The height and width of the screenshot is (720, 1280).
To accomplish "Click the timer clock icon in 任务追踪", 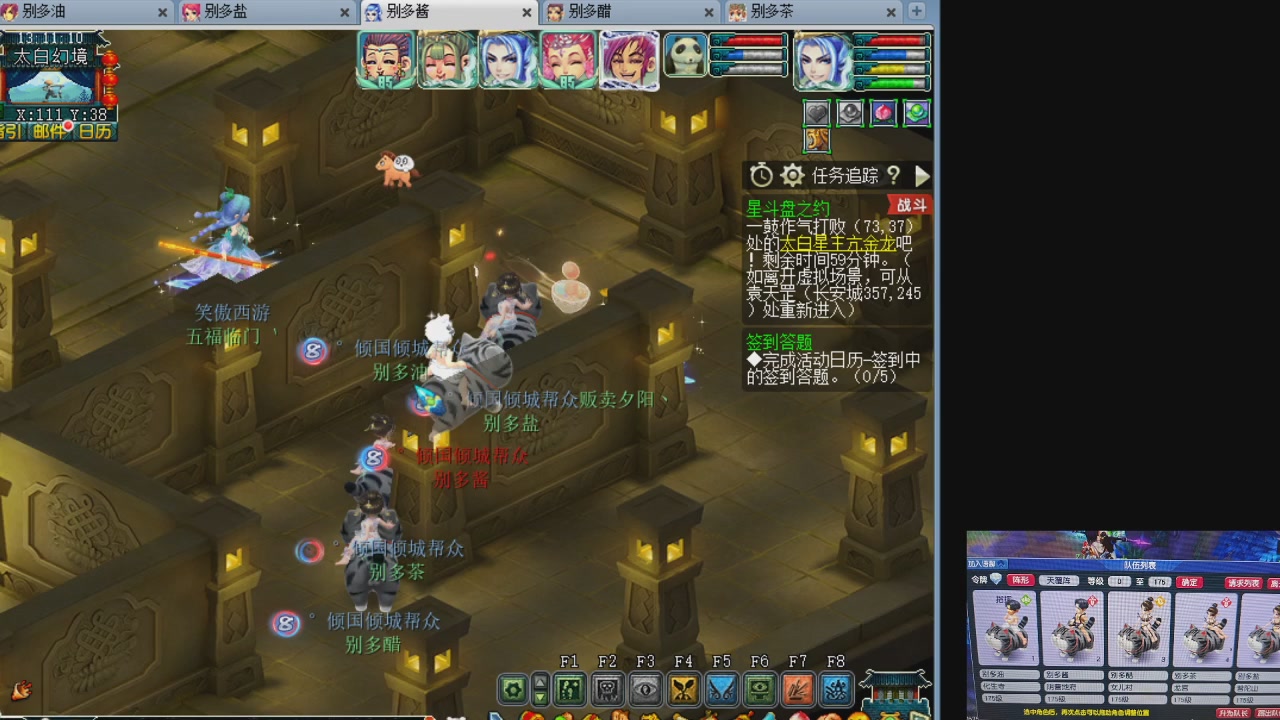I will (762, 174).
